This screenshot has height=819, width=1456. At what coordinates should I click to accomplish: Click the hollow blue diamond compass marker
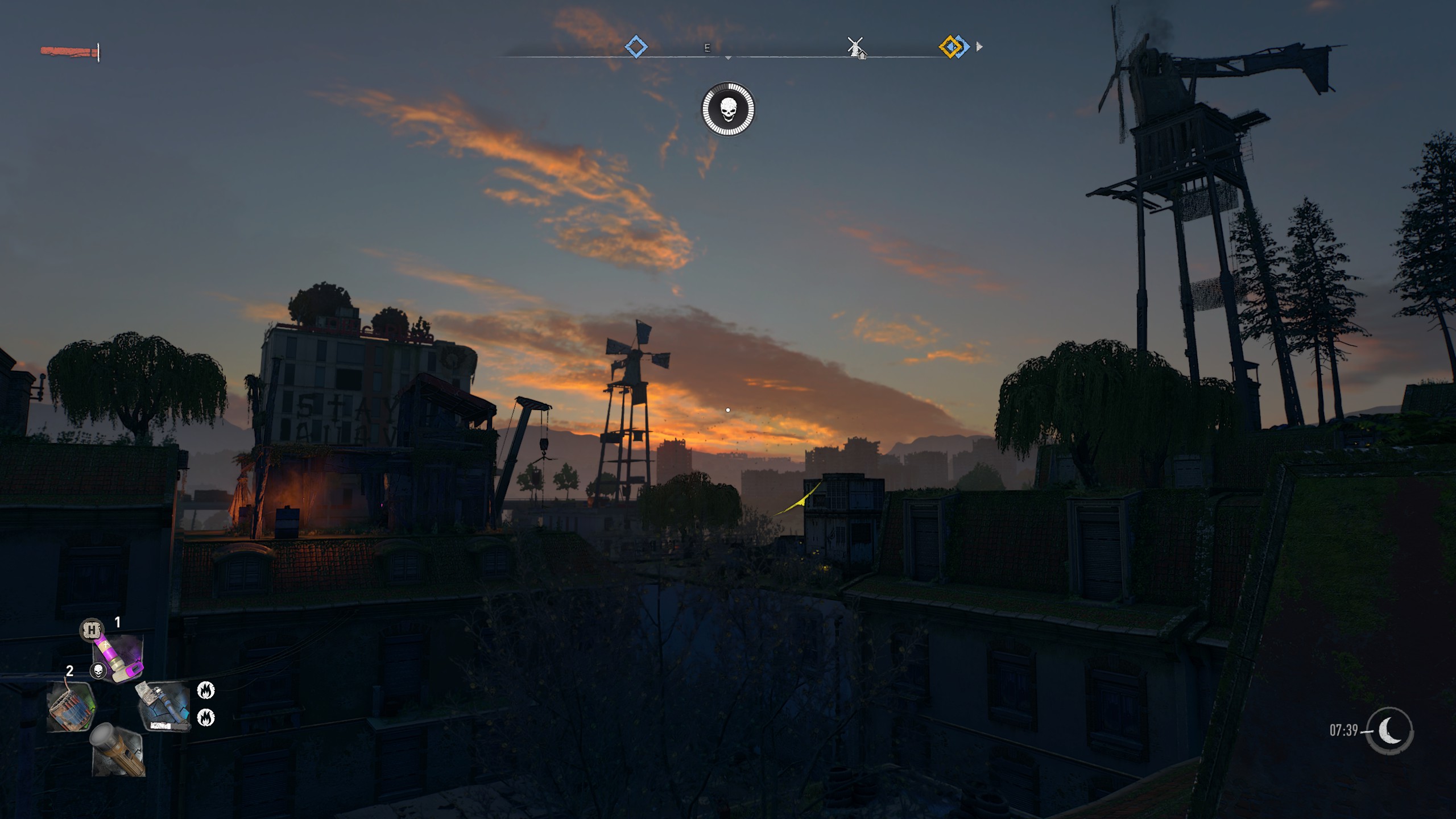tap(636, 46)
